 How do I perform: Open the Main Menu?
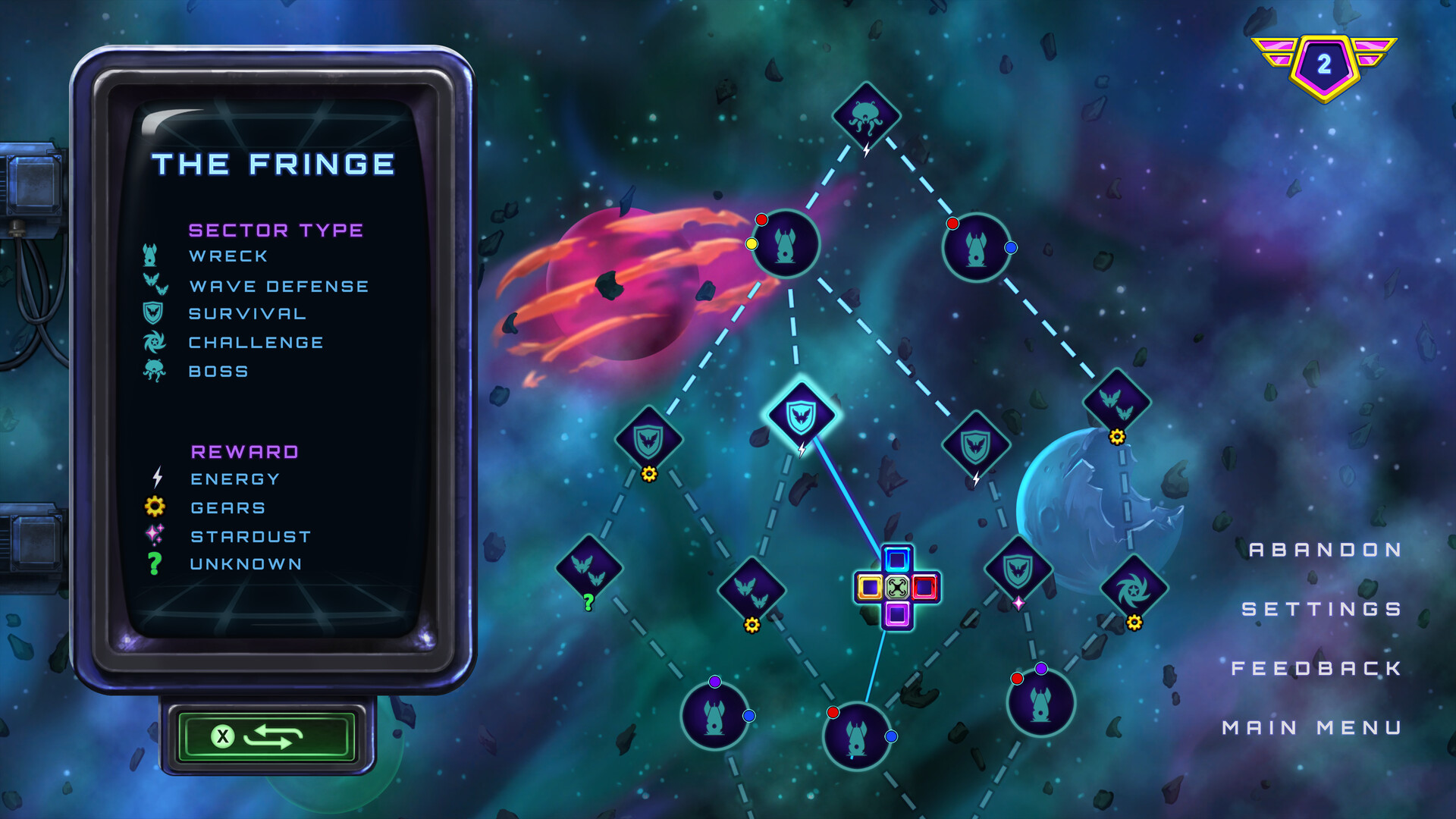1313,726
